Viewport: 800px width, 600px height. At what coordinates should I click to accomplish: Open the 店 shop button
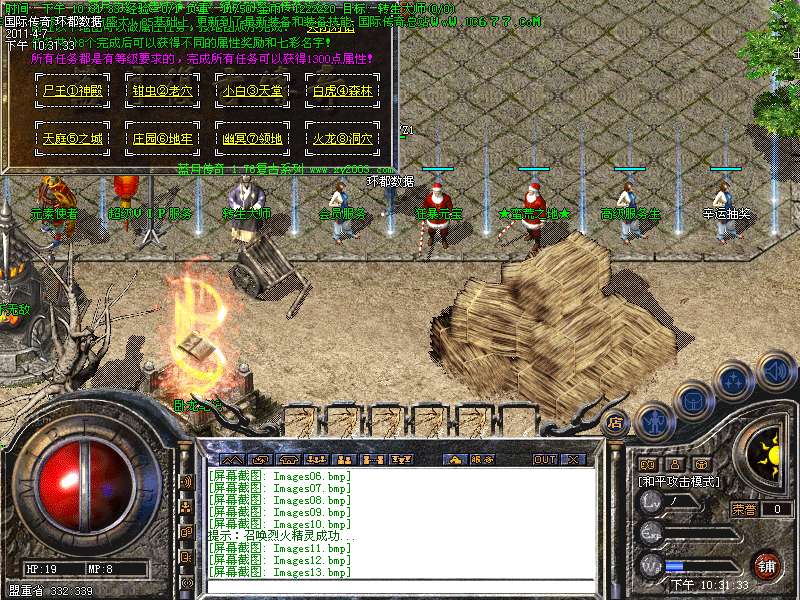click(x=615, y=421)
